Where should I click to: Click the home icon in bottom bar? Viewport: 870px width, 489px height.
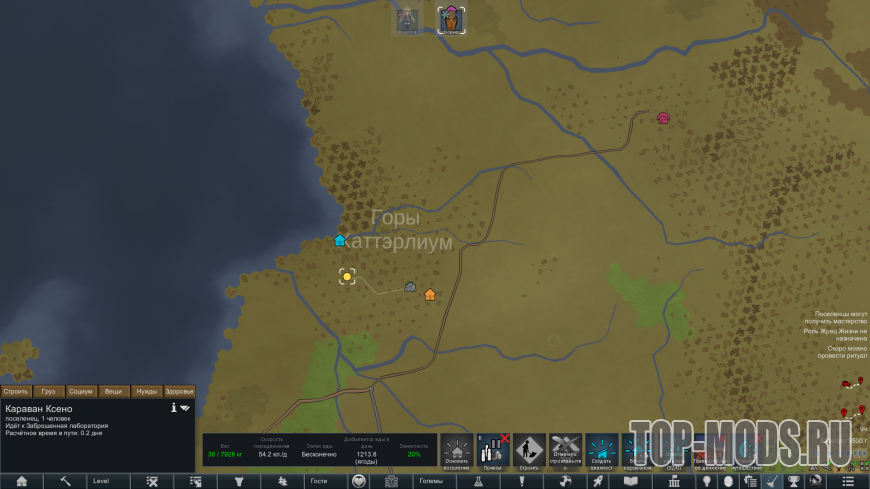21,481
